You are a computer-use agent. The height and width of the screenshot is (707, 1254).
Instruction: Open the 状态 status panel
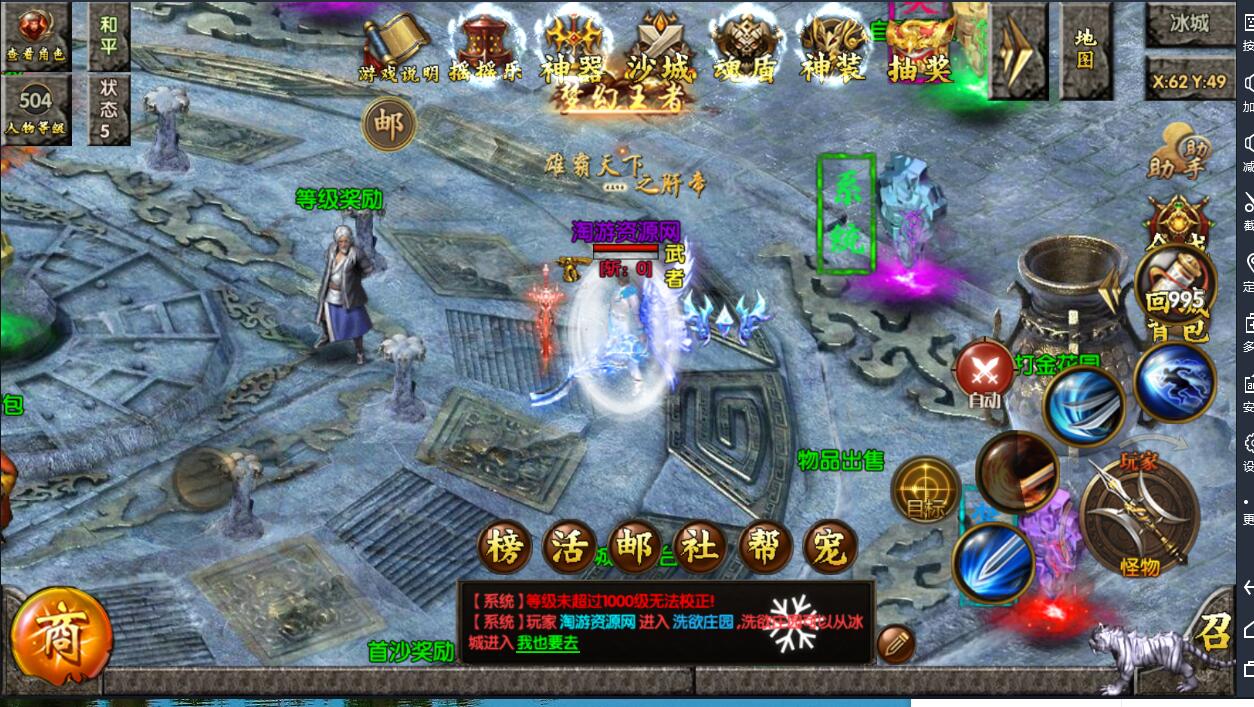point(108,109)
